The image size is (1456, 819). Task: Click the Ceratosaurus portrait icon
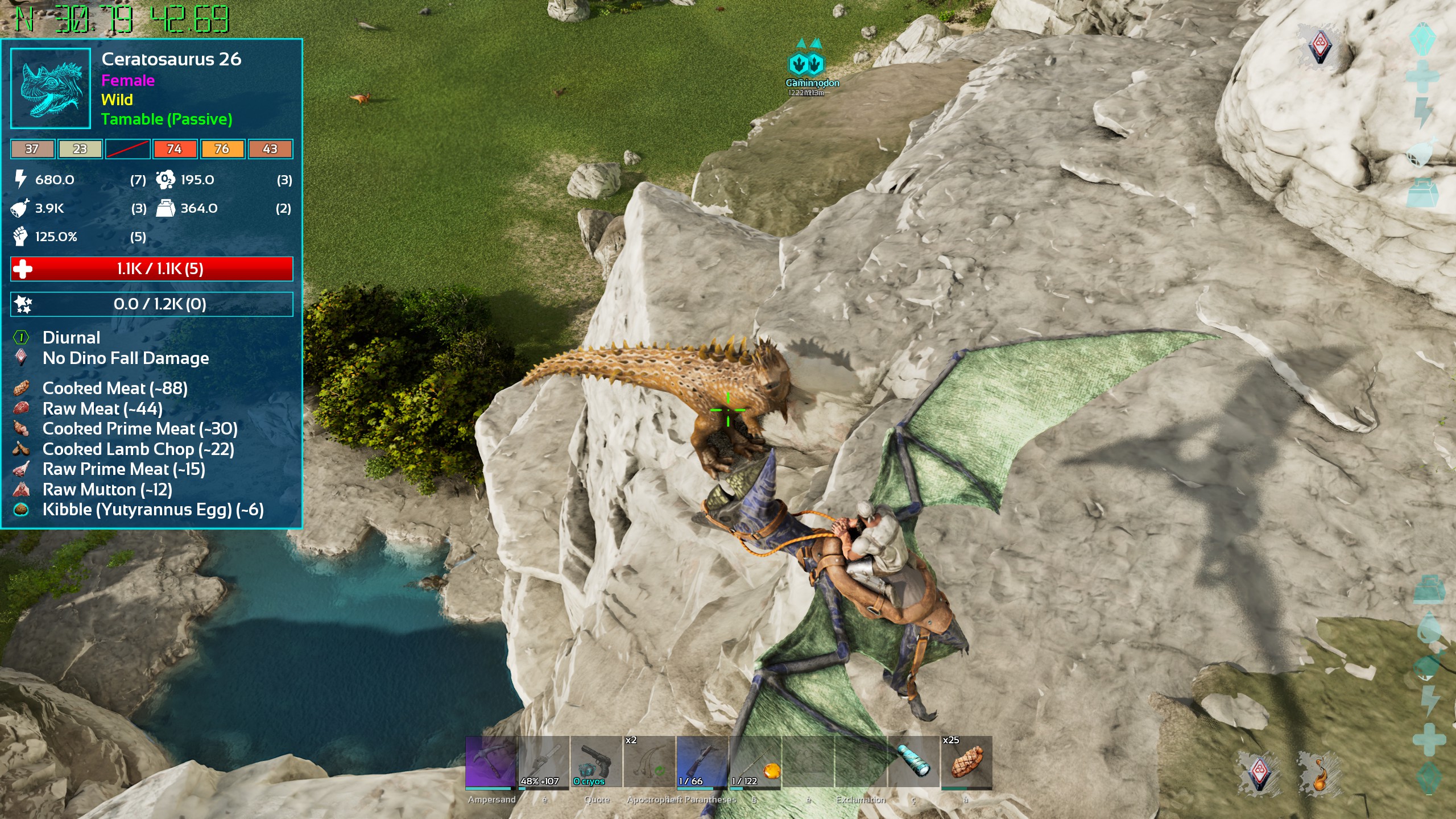click(51, 88)
